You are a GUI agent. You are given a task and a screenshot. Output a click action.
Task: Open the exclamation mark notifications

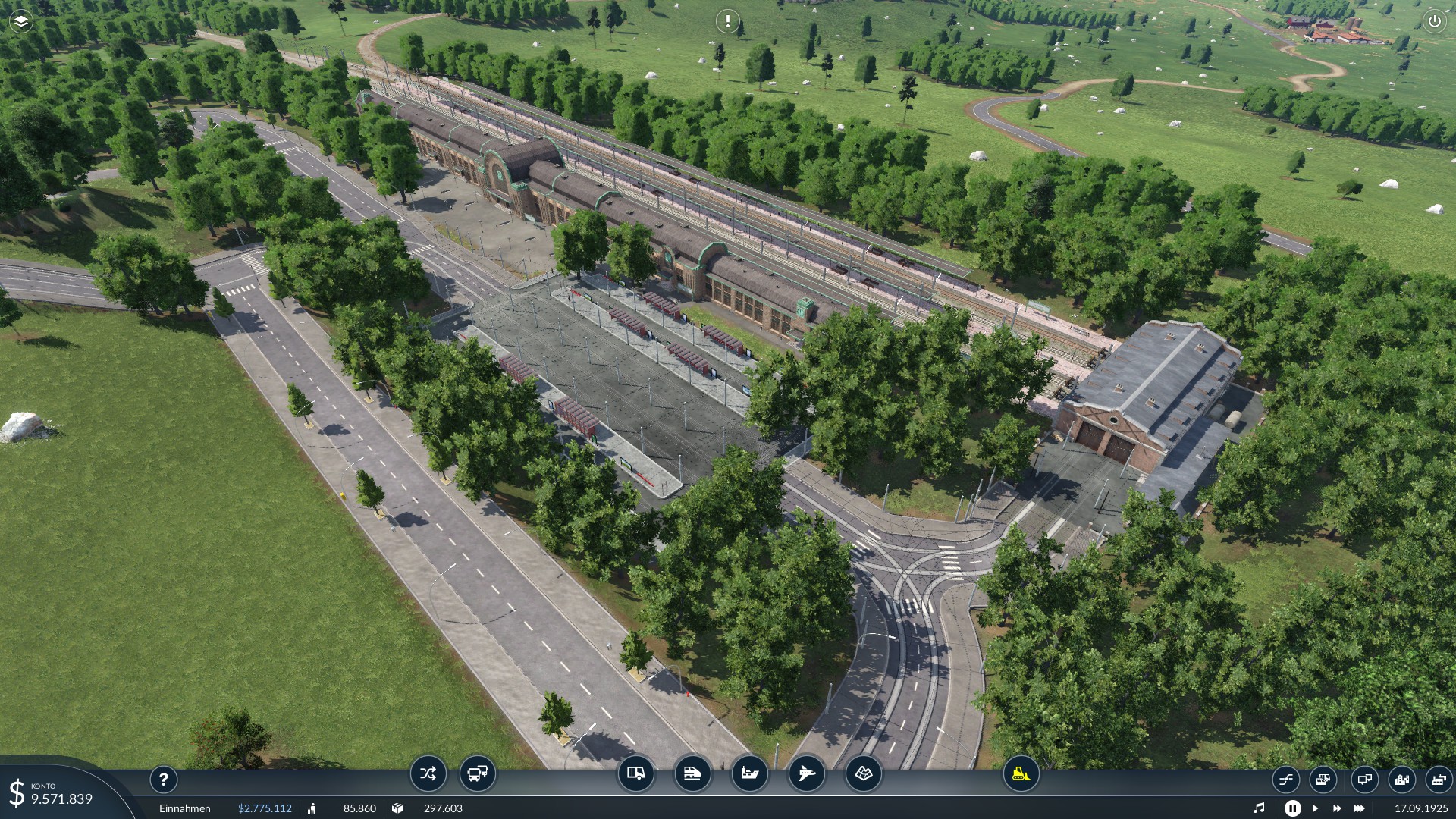tap(727, 21)
